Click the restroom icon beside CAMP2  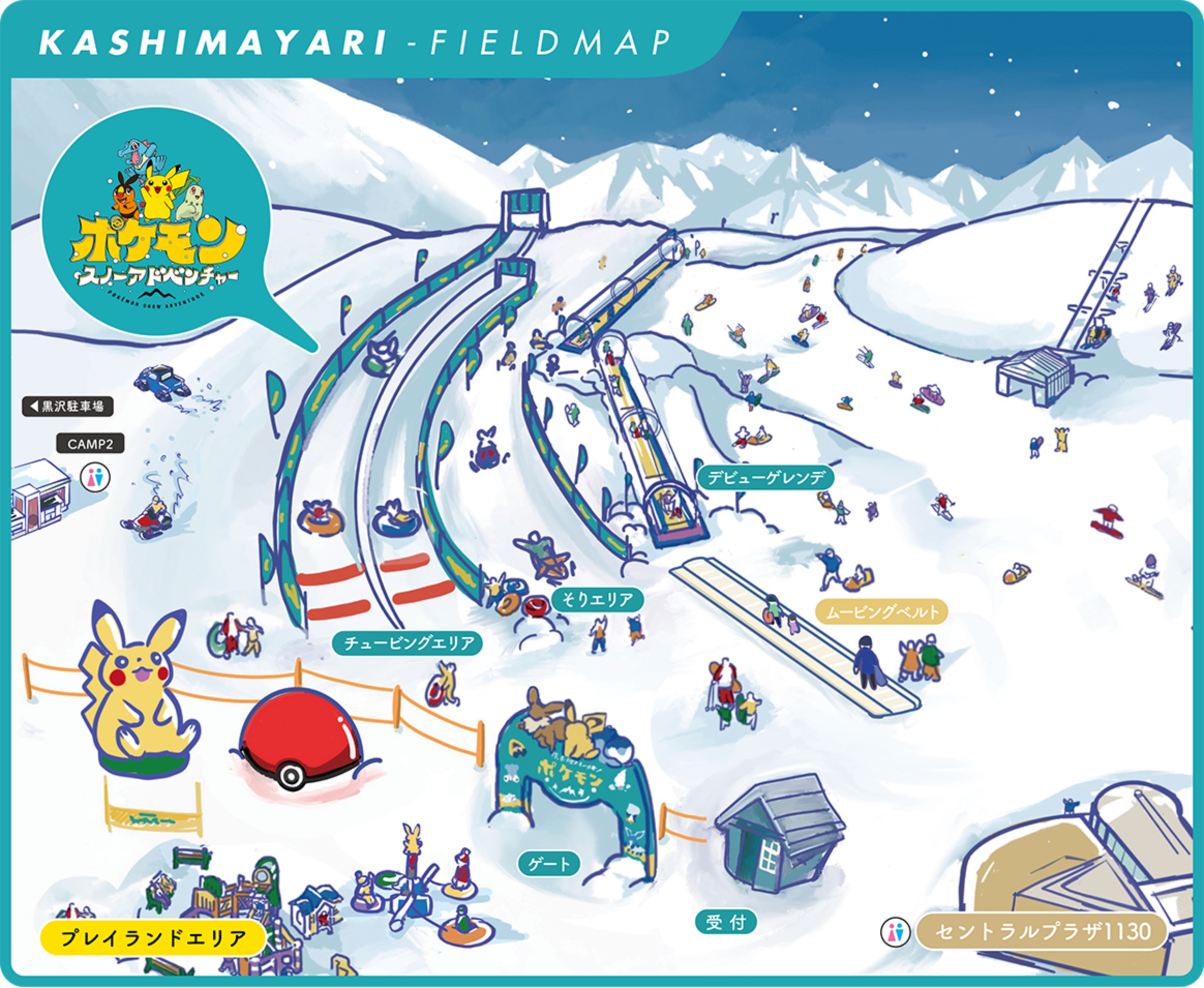point(95,477)
